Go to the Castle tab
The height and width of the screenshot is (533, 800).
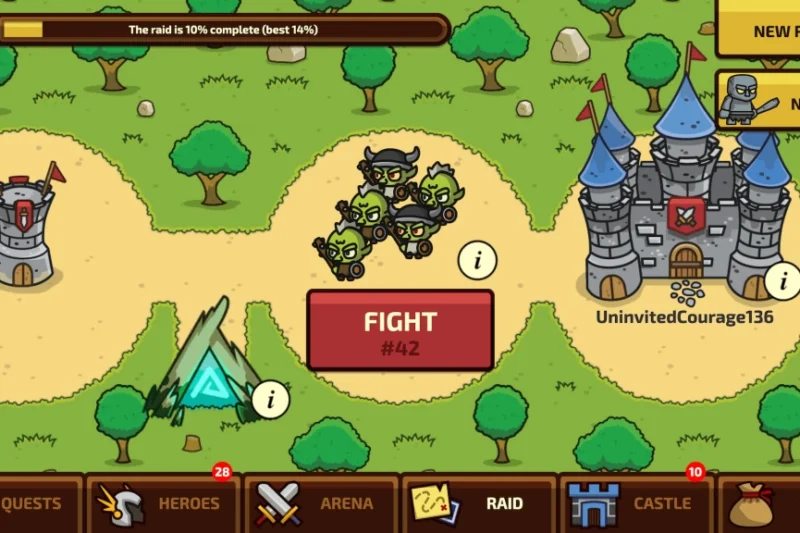[636, 503]
